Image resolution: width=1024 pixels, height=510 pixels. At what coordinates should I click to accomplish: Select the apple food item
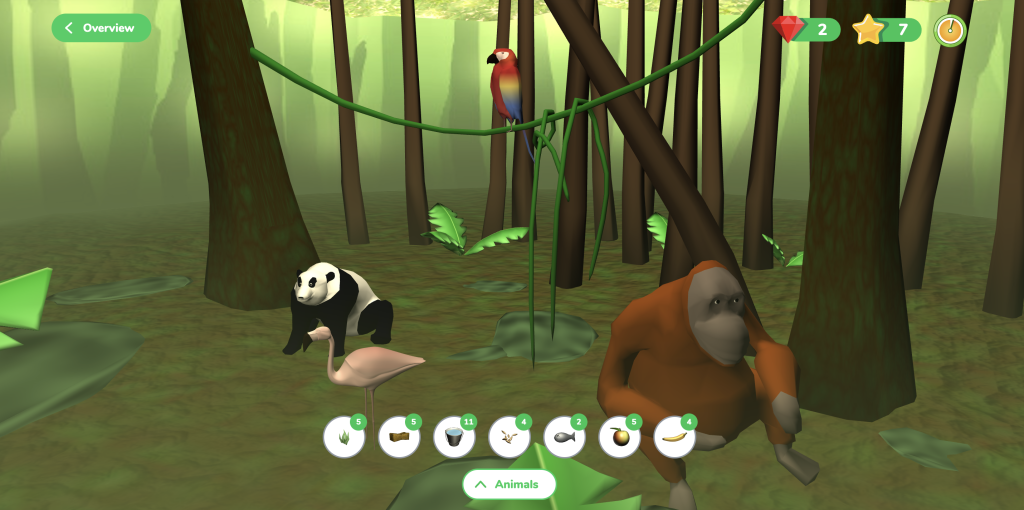pos(619,438)
